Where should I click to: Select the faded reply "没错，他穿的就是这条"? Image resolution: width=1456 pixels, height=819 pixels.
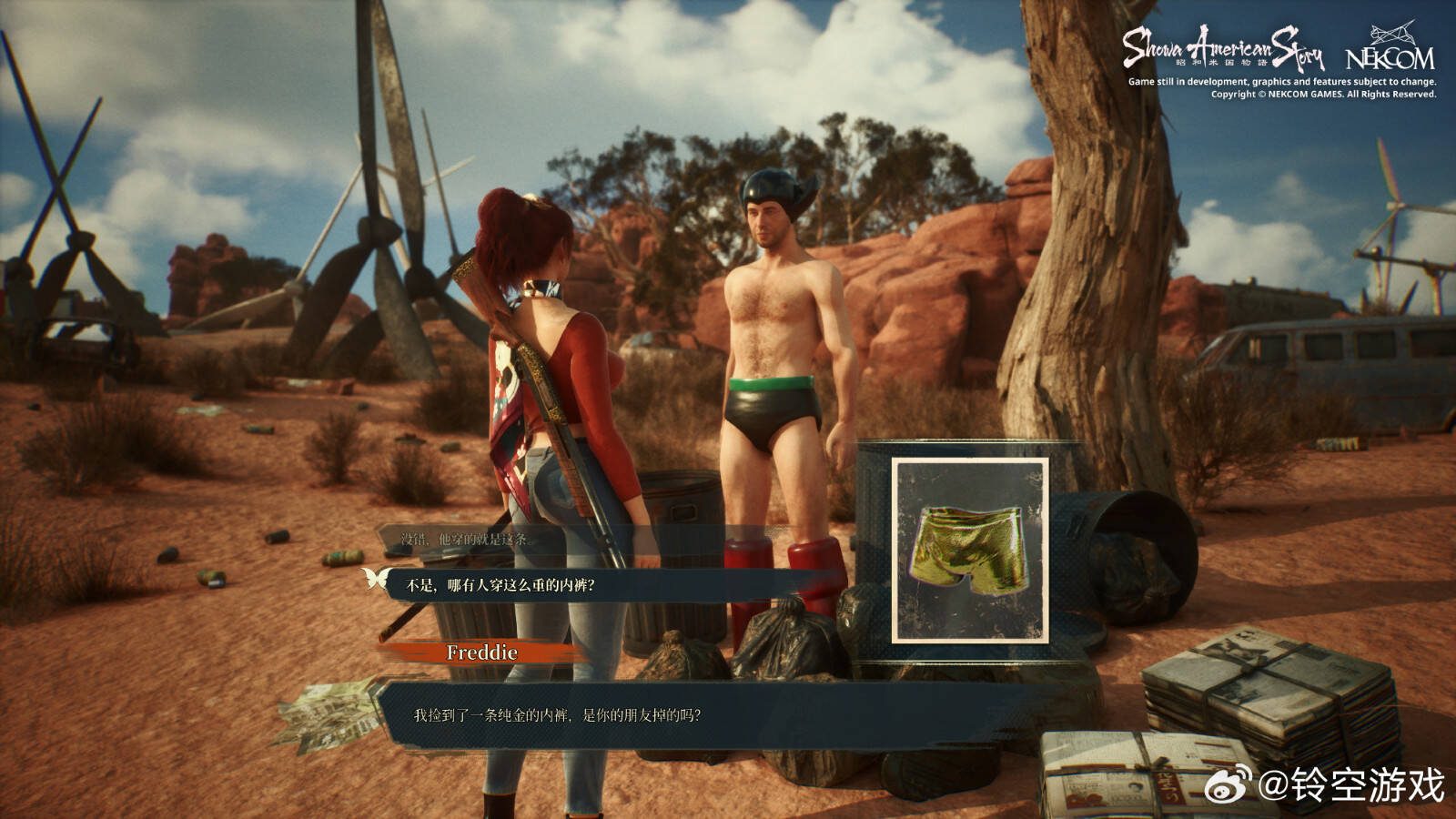464,540
